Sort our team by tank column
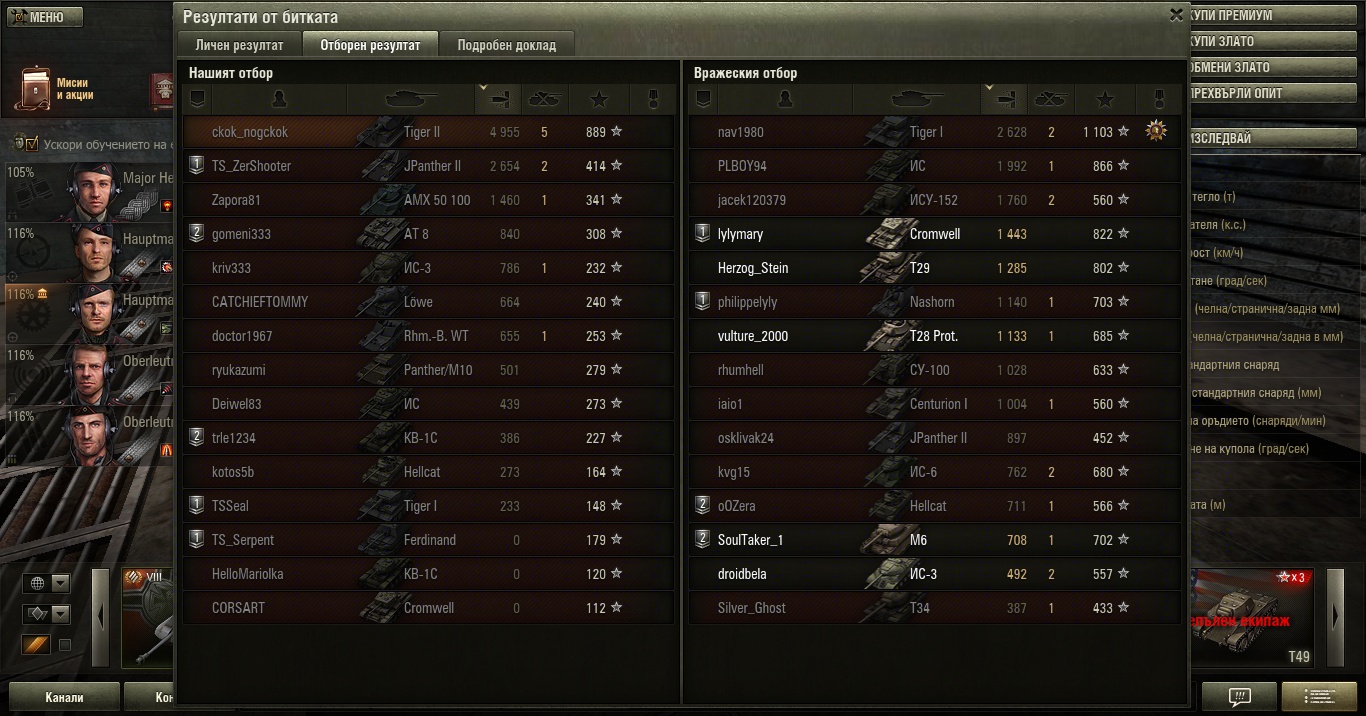The height and width of the screenshot is (716, 1366). pyautogui.click(x=410, y=99)
